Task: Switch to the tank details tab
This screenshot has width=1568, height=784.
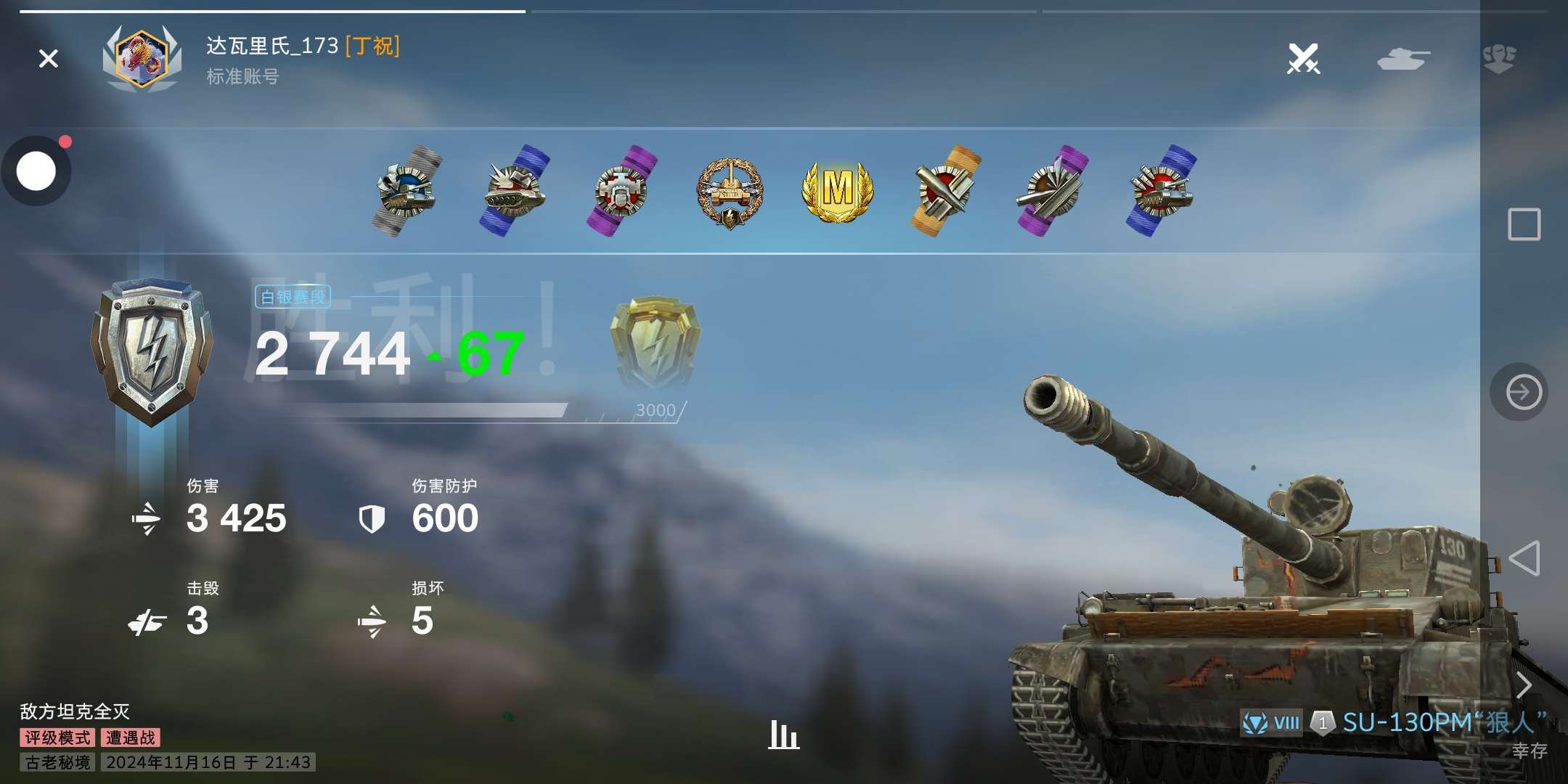Action: pyautogui.click(x=1402, y=58)
